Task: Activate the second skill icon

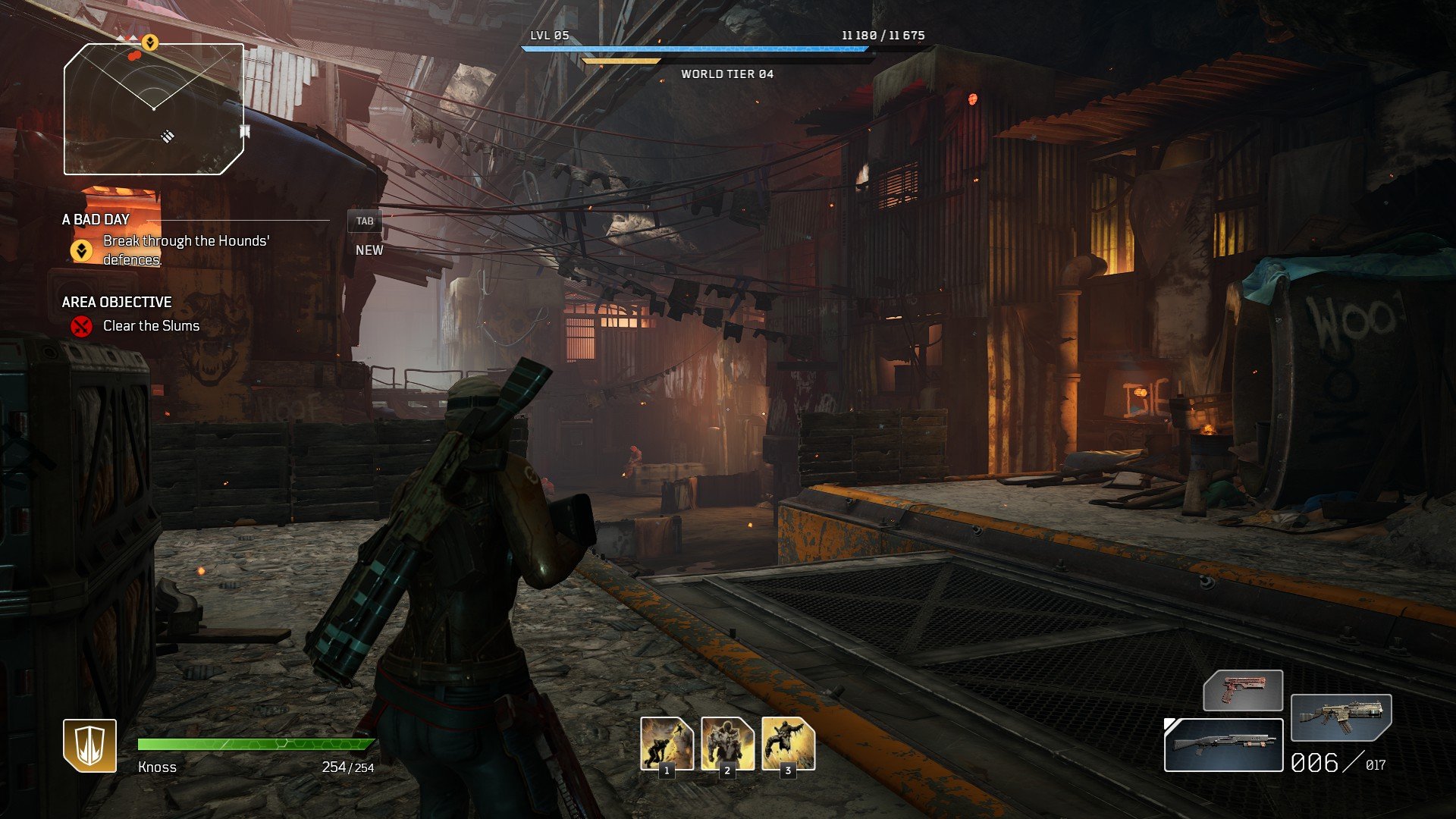Action: coord(727,744)
